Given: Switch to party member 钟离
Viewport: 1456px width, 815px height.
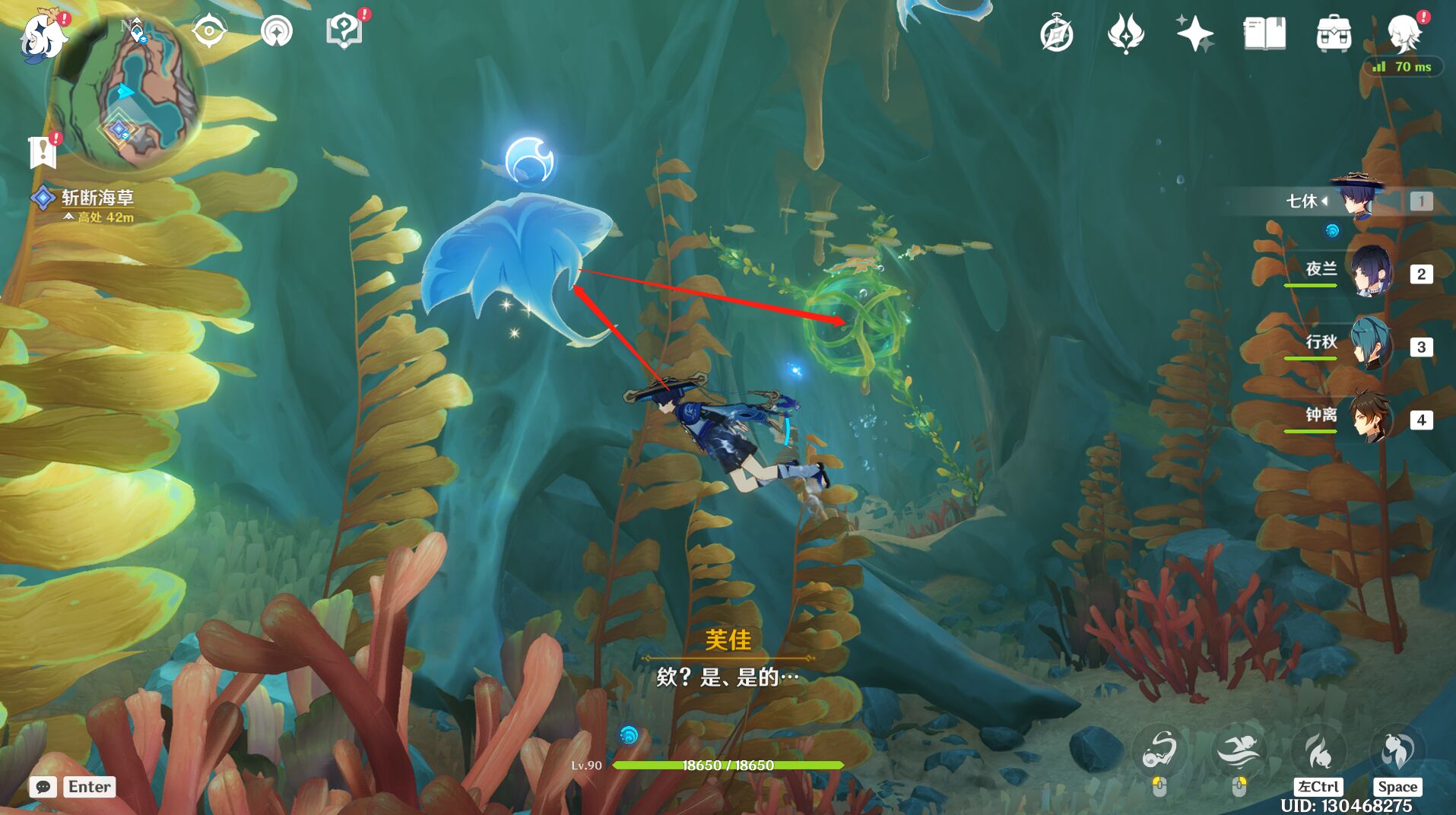Looking at the screenshot, I should [1371, 417].
